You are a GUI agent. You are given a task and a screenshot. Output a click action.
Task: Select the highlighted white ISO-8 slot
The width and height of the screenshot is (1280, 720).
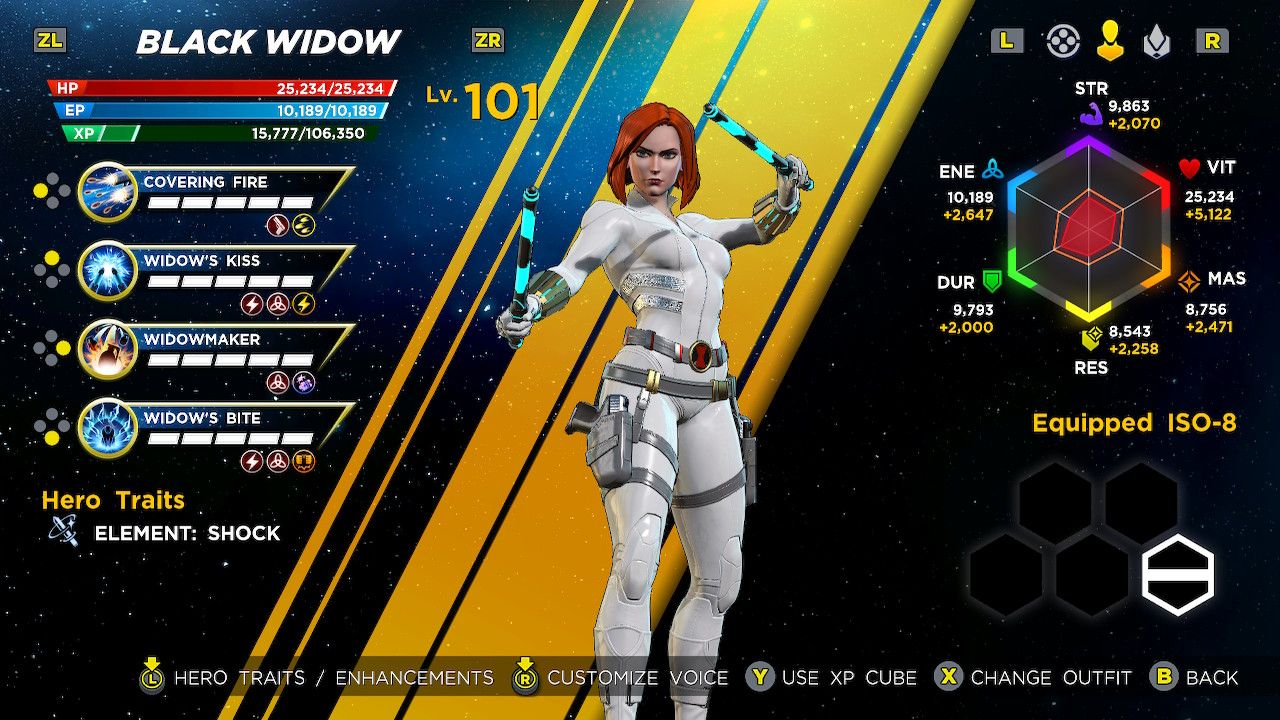(1178, 574)
